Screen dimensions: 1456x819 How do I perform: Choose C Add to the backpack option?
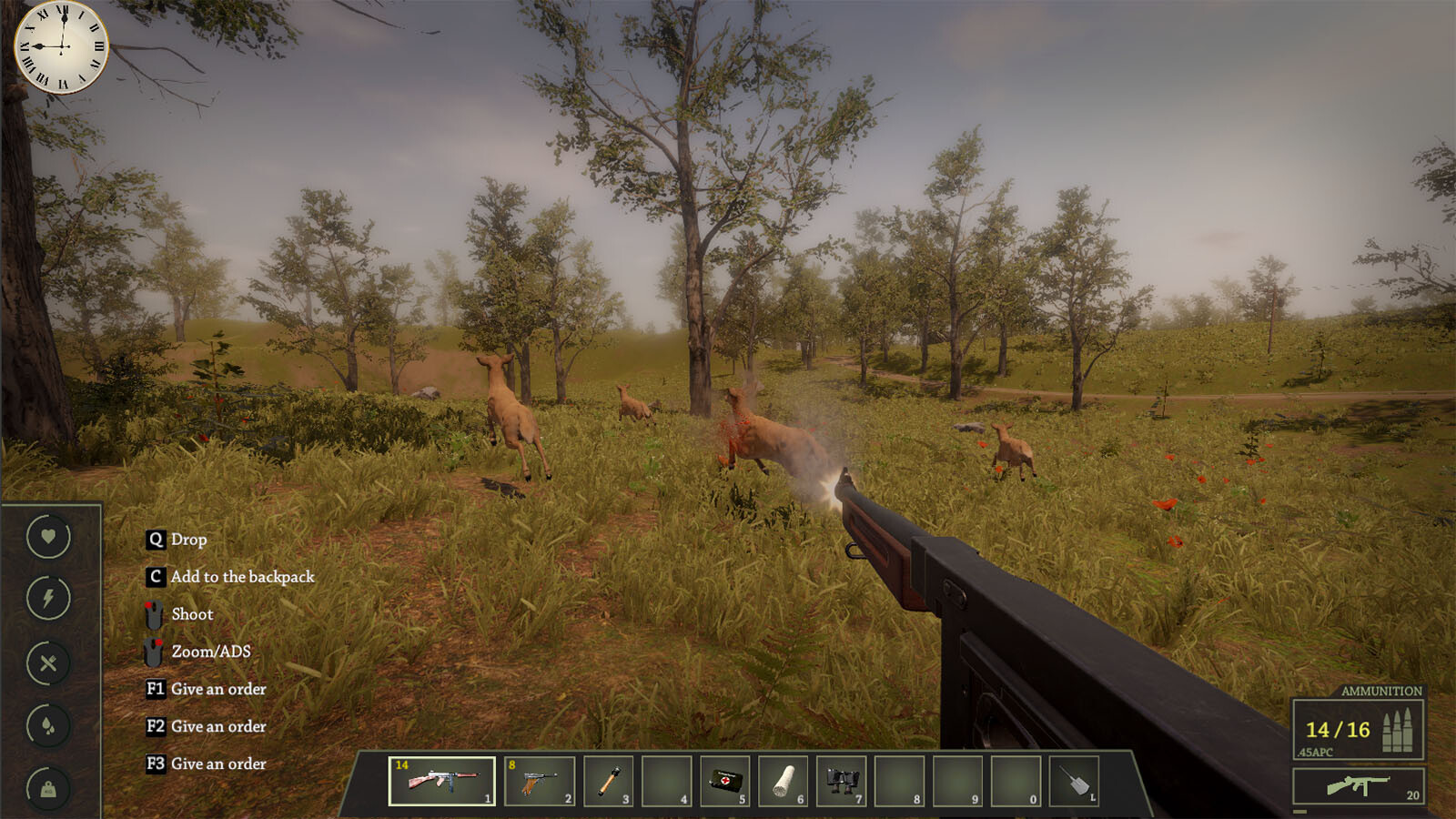point(233,576)
